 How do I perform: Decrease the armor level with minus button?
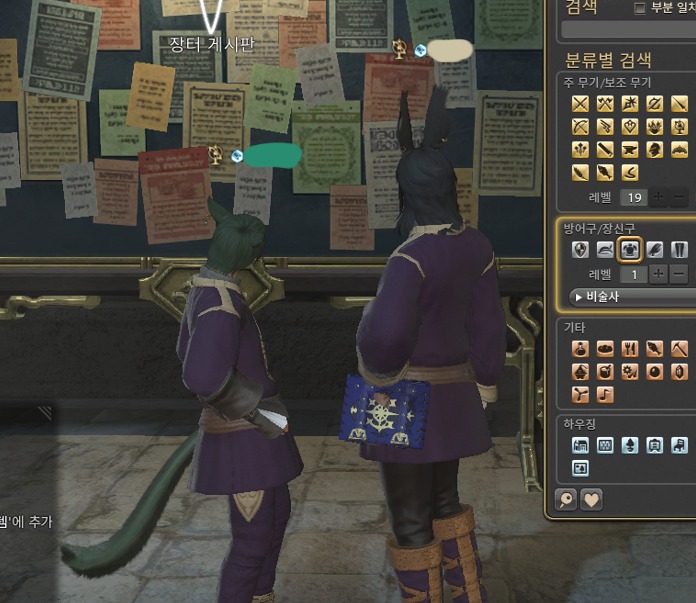click(680, 274)
